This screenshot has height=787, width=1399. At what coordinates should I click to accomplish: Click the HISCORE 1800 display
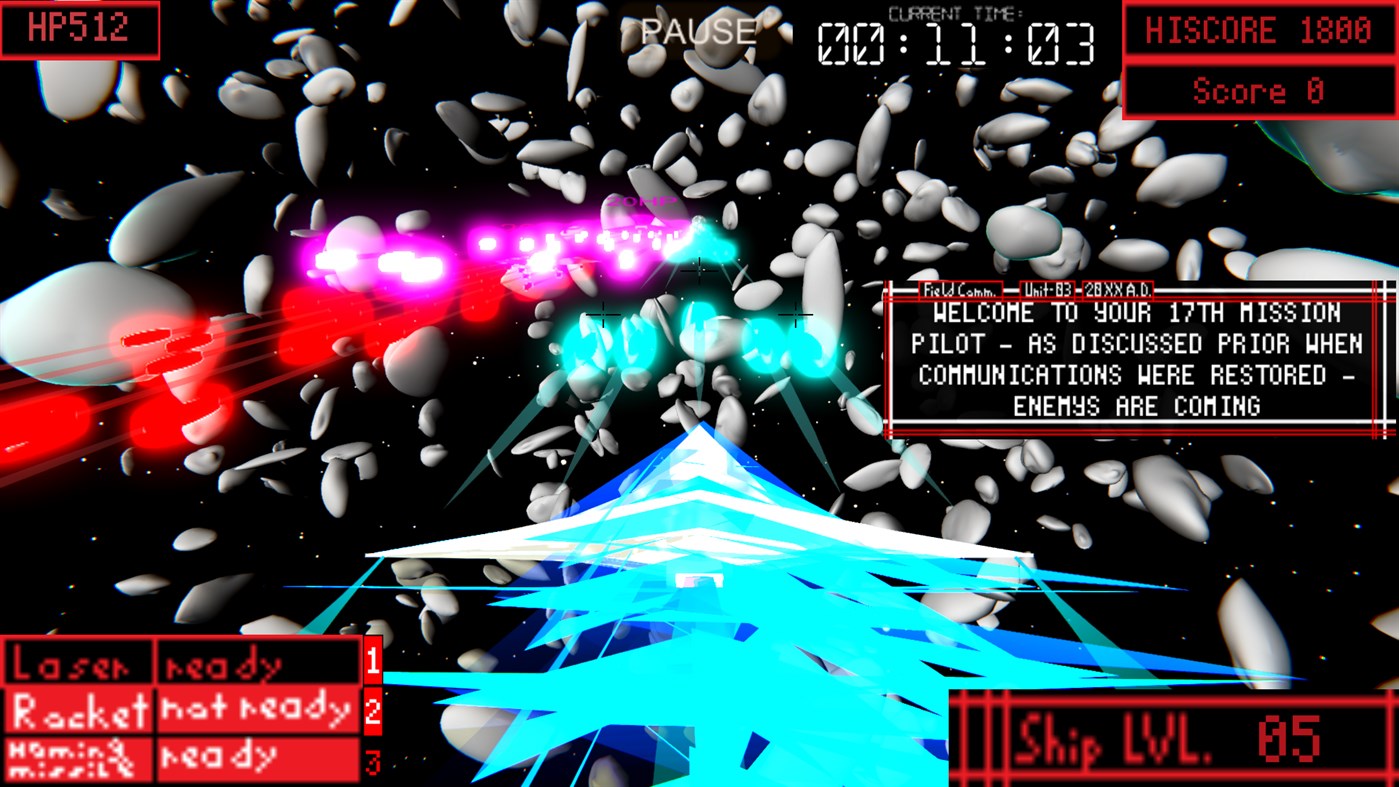tap(1258, 31)
